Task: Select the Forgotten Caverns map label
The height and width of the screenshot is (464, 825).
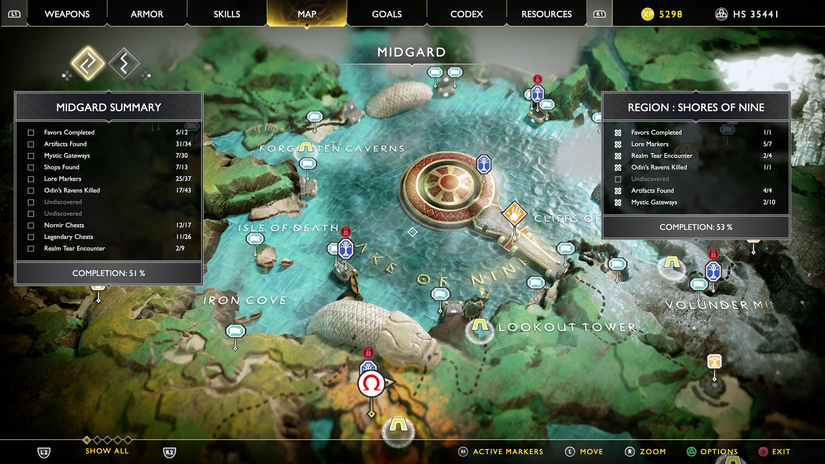Action: point(331,148)
